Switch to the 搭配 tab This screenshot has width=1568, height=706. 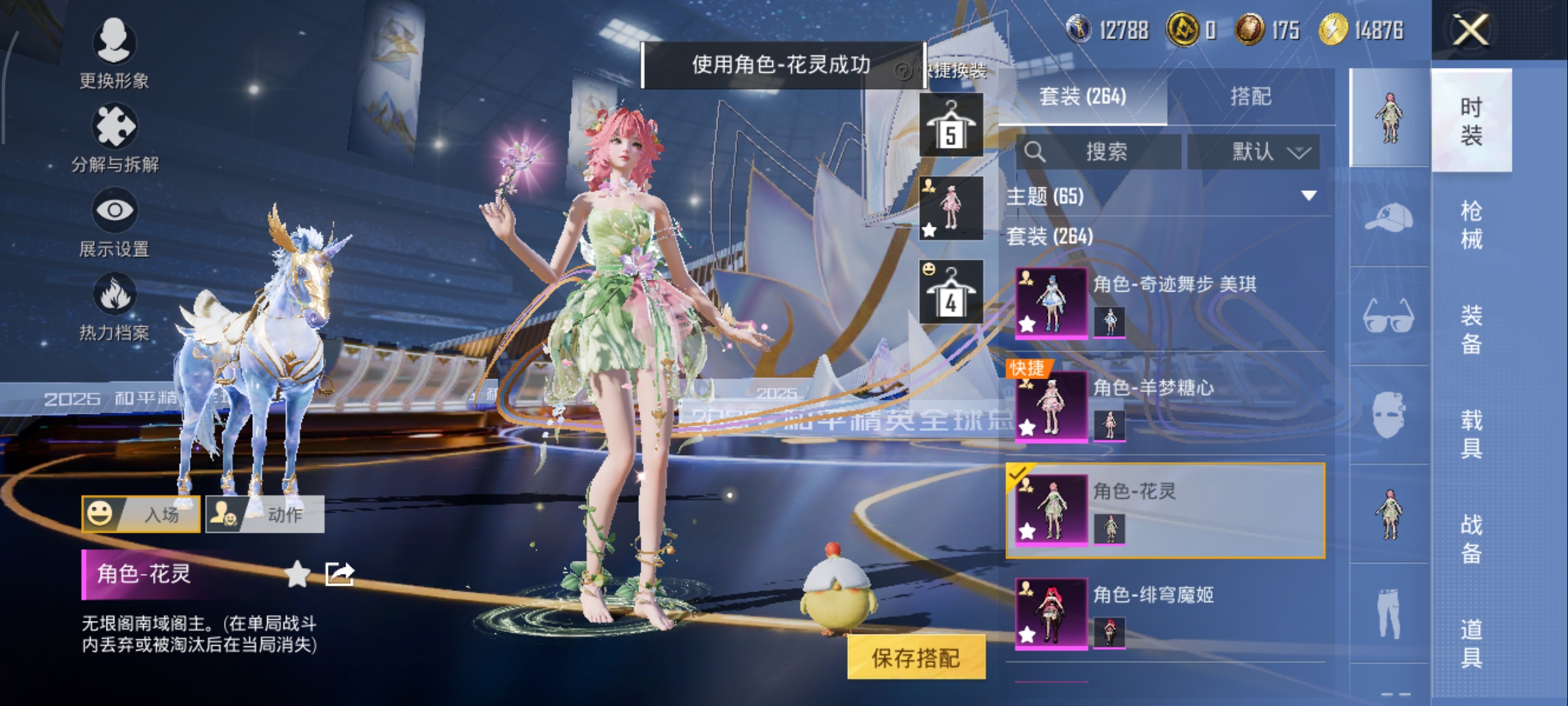point(1250,97)
